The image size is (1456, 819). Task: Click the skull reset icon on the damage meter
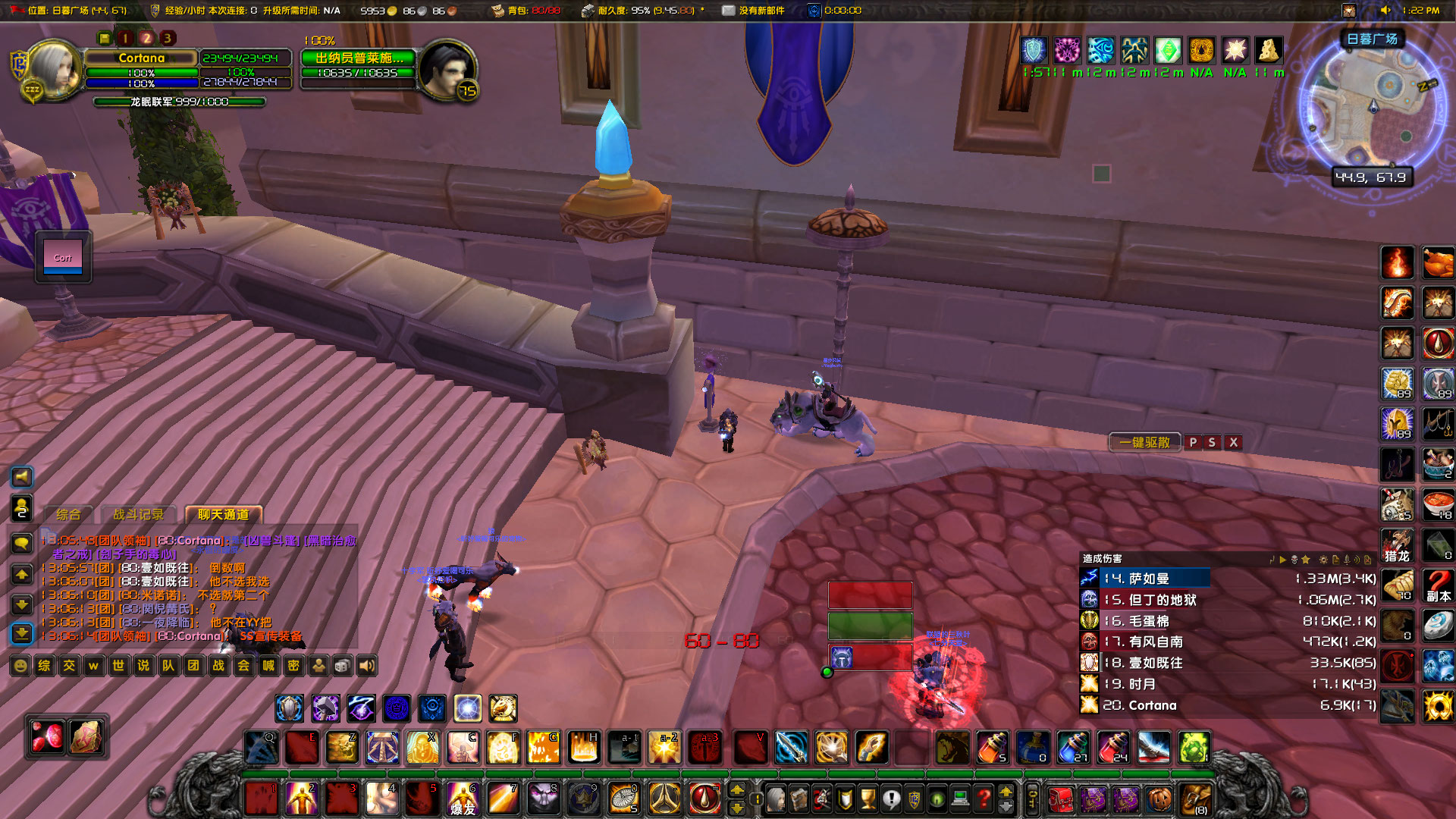pyautogui.click(x=1294, y=559)
